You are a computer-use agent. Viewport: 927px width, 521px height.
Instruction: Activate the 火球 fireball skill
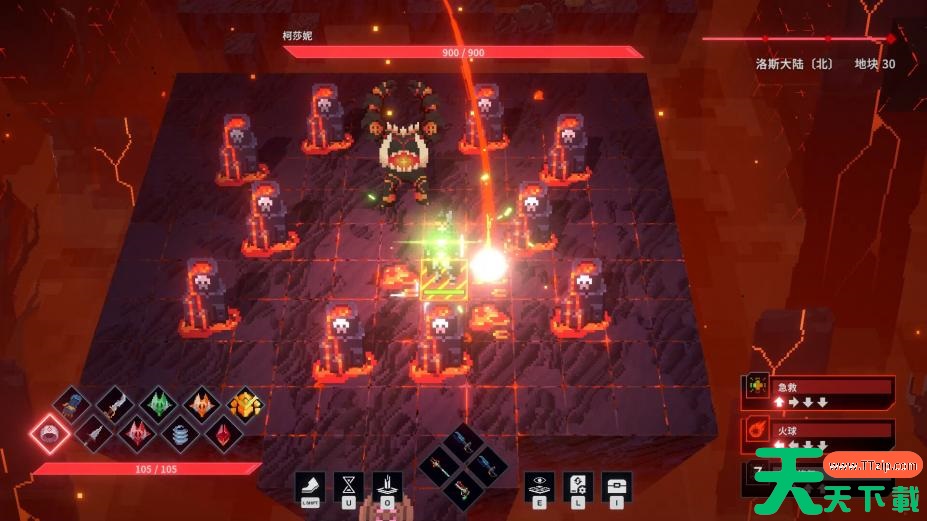pyautogui.click(x=819, y=434)
